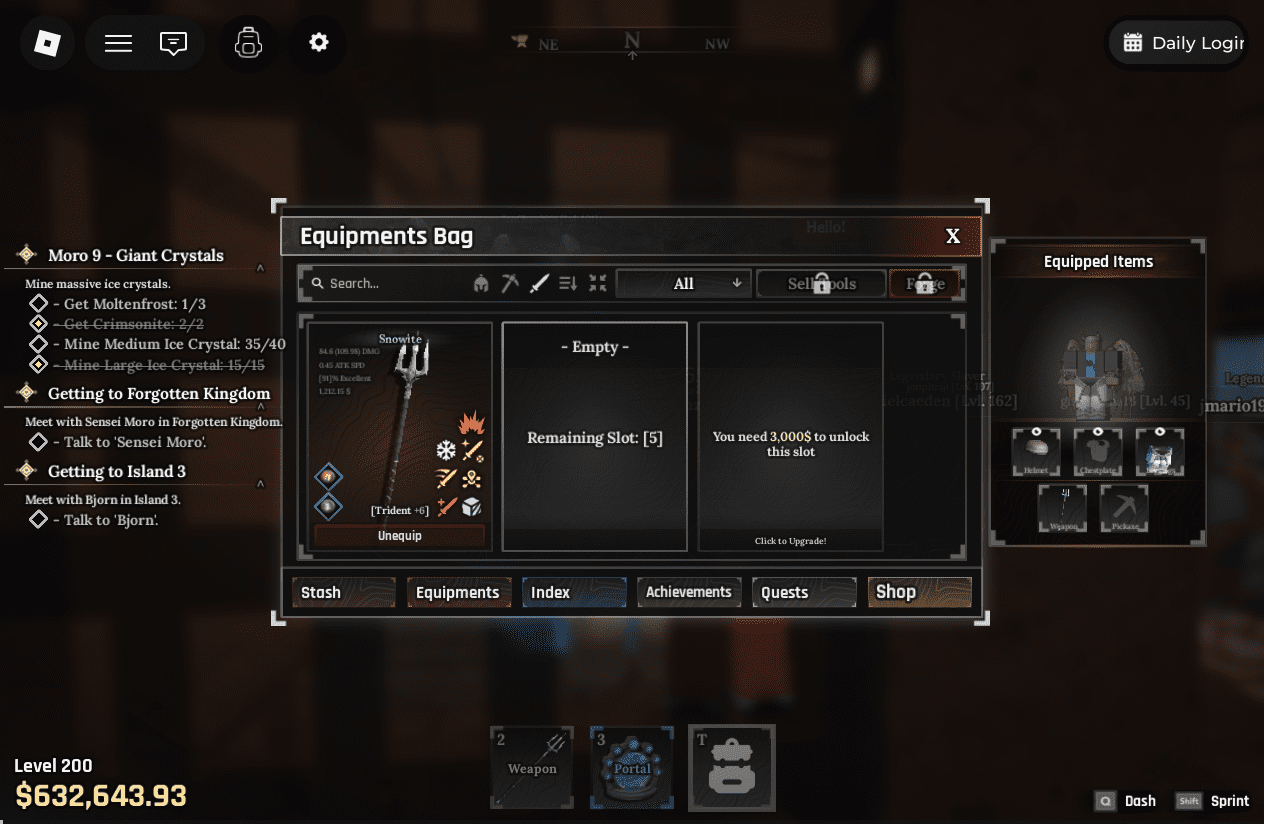The height and width of the screenshot is (824, 1264).
Task: Select the equipped Chestplate slot
Action: tap(1098, 452)
